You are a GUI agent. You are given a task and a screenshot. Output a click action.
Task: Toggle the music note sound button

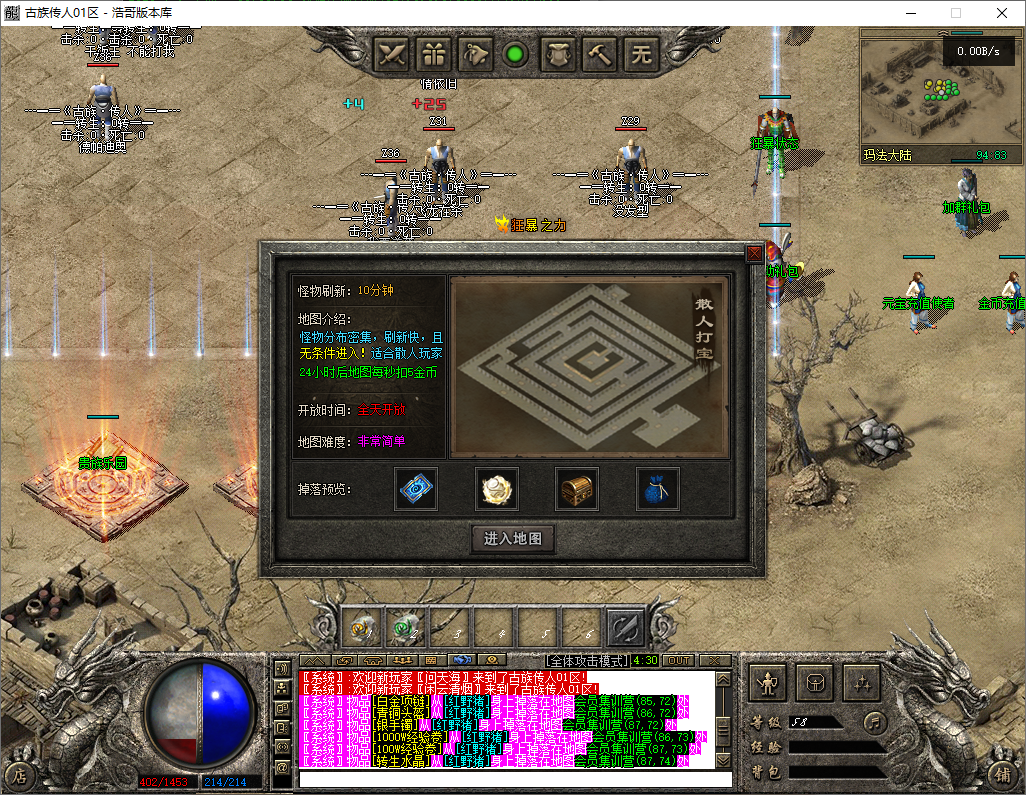[x=875, y=721]
